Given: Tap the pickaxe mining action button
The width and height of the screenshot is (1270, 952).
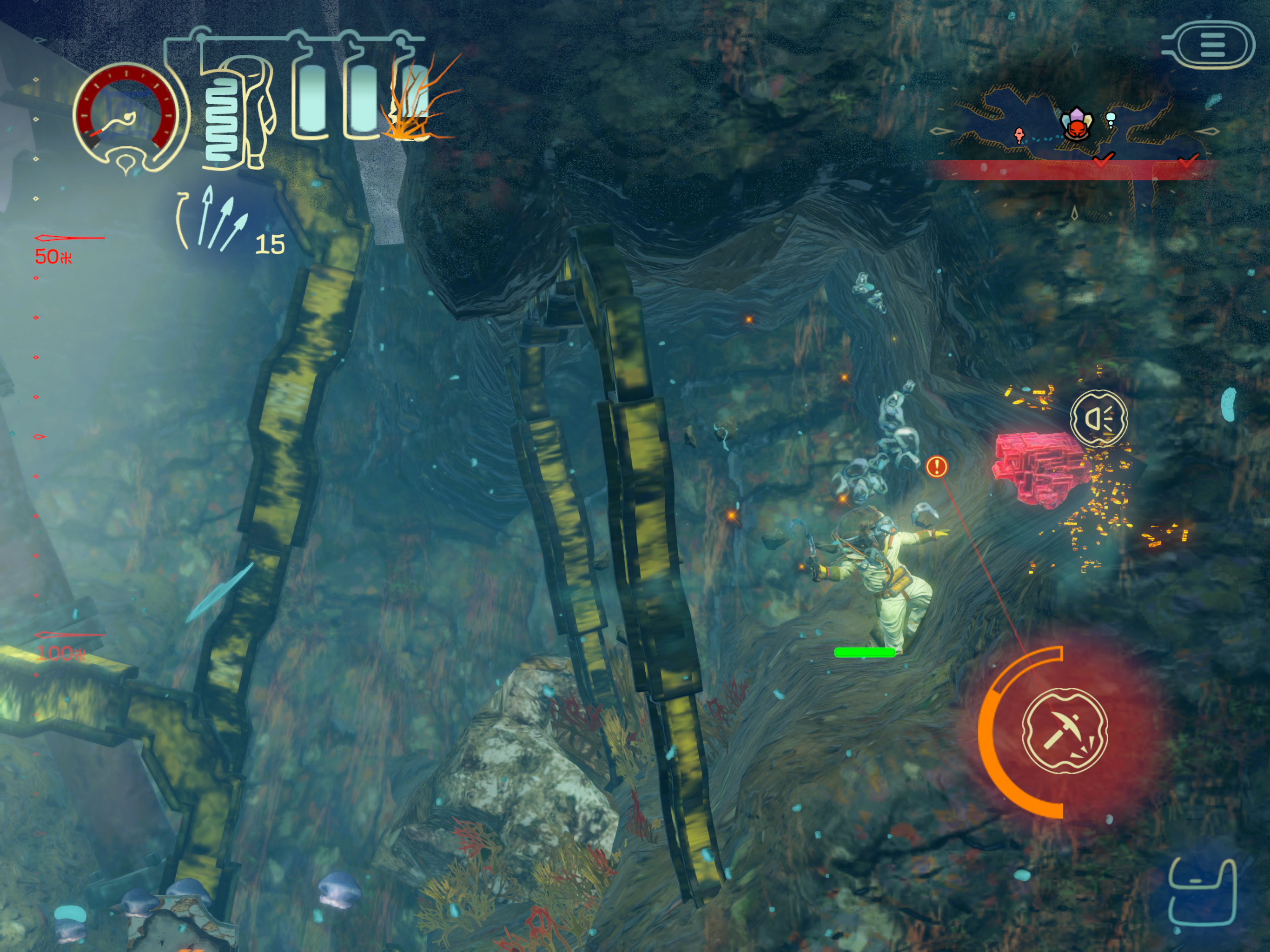Looking at the screenshot, I should pos(1065,730).
